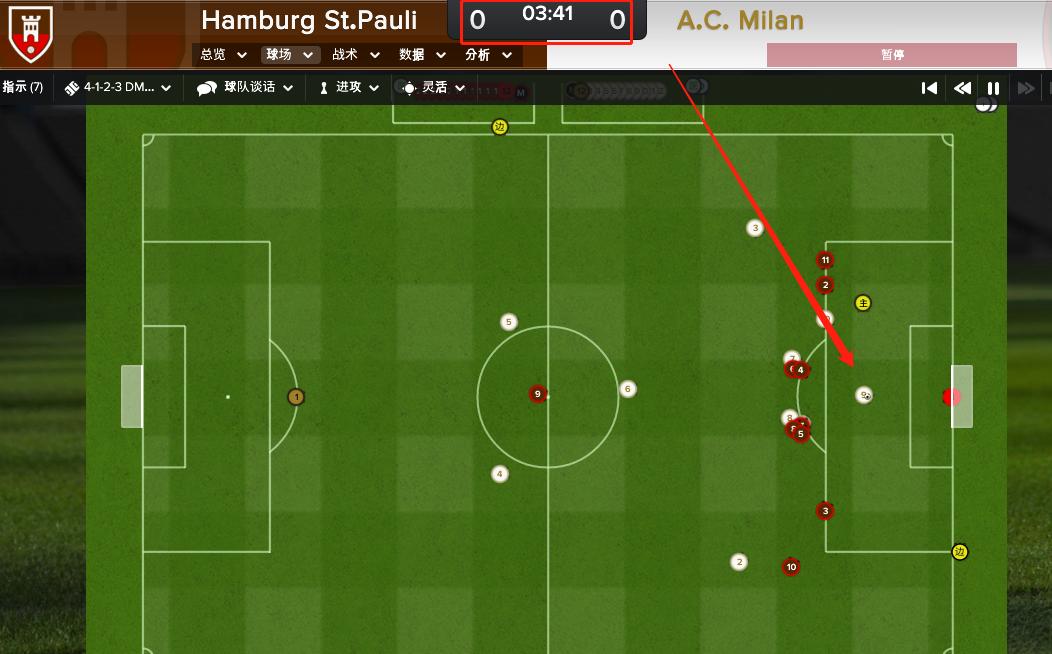Open the 数据 stats dropdown
Viewport: 1052px width, 654px height.
pos(422,55)
